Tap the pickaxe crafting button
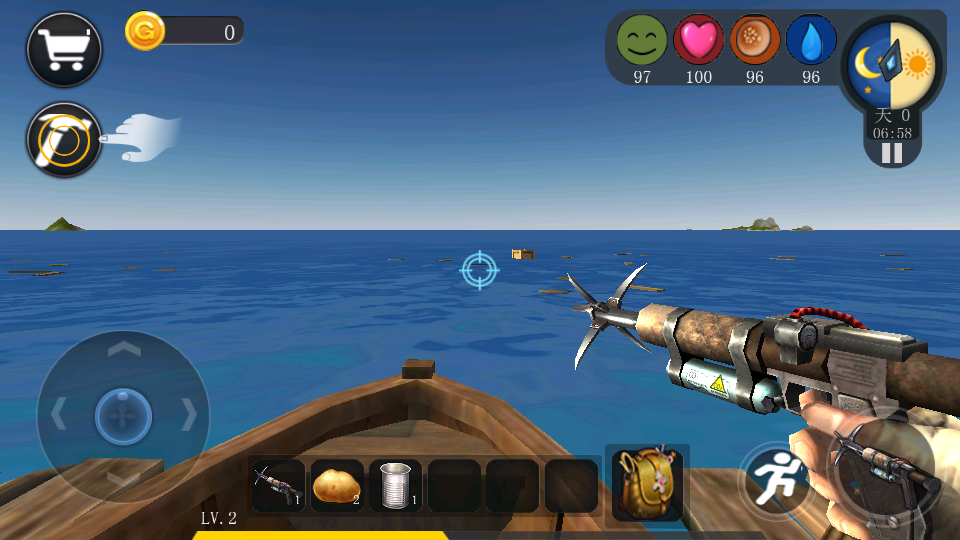This screenshot has height=540, width=960. [x=64, y=140]
